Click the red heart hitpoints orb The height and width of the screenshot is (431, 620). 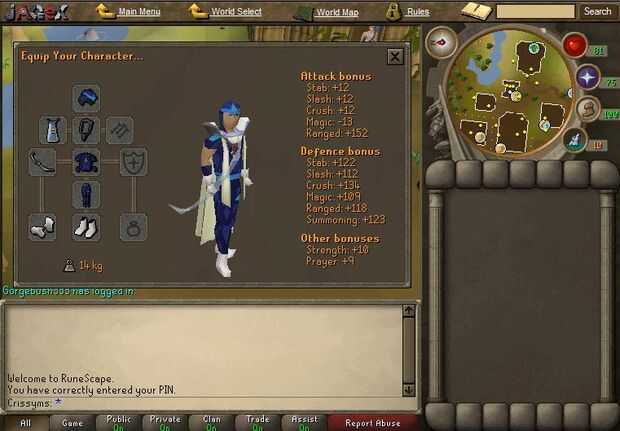click(x=574, y=45)
